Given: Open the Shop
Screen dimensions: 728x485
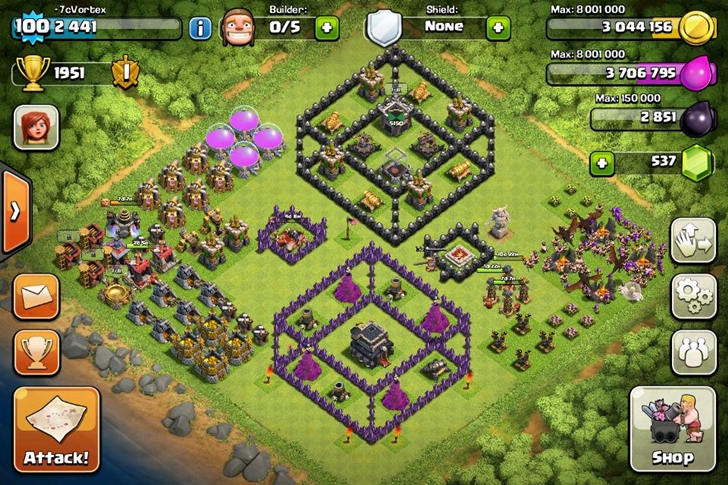Looking at the screenshot, I should (x=672, y=430).
